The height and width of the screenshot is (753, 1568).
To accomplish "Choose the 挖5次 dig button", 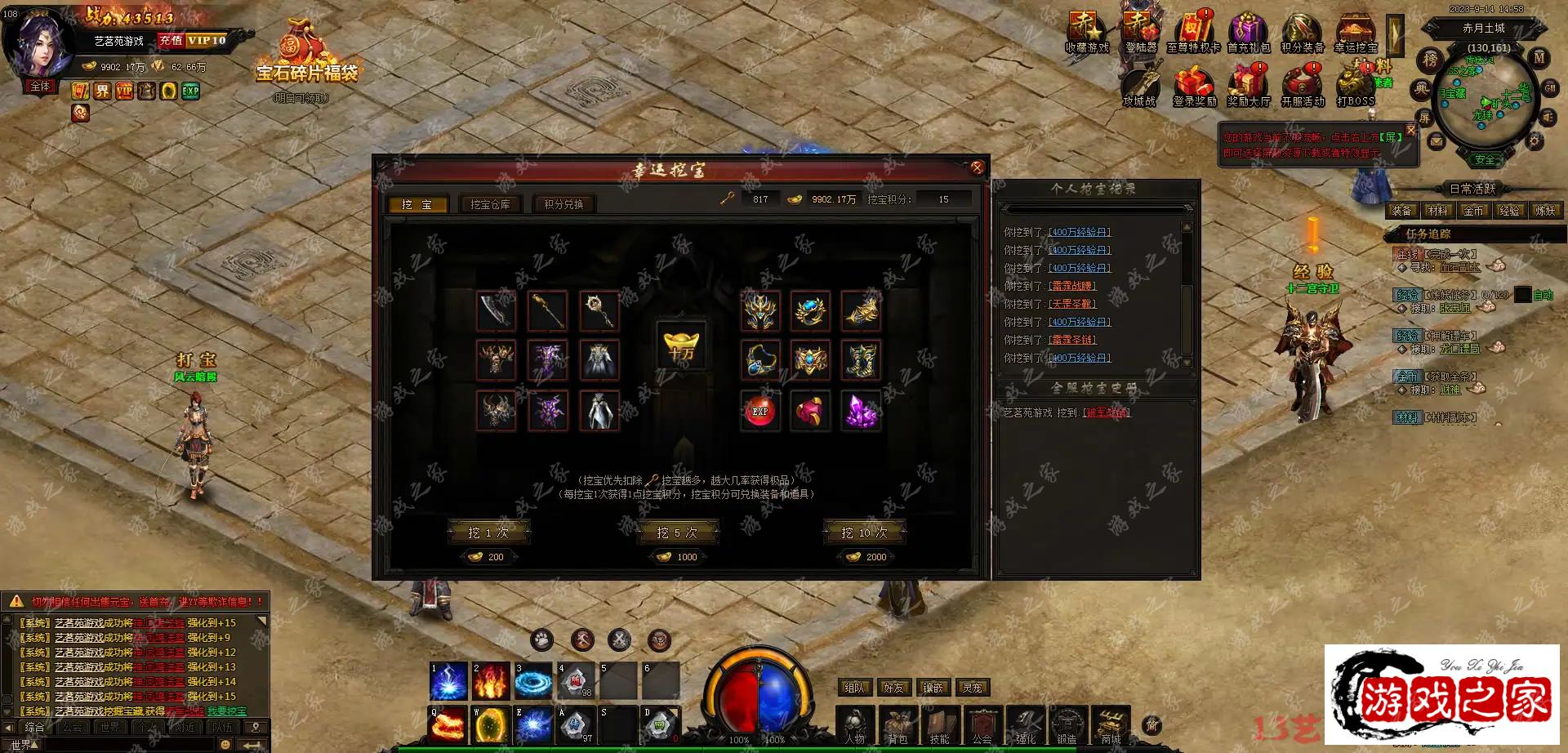I will (677, 532).
